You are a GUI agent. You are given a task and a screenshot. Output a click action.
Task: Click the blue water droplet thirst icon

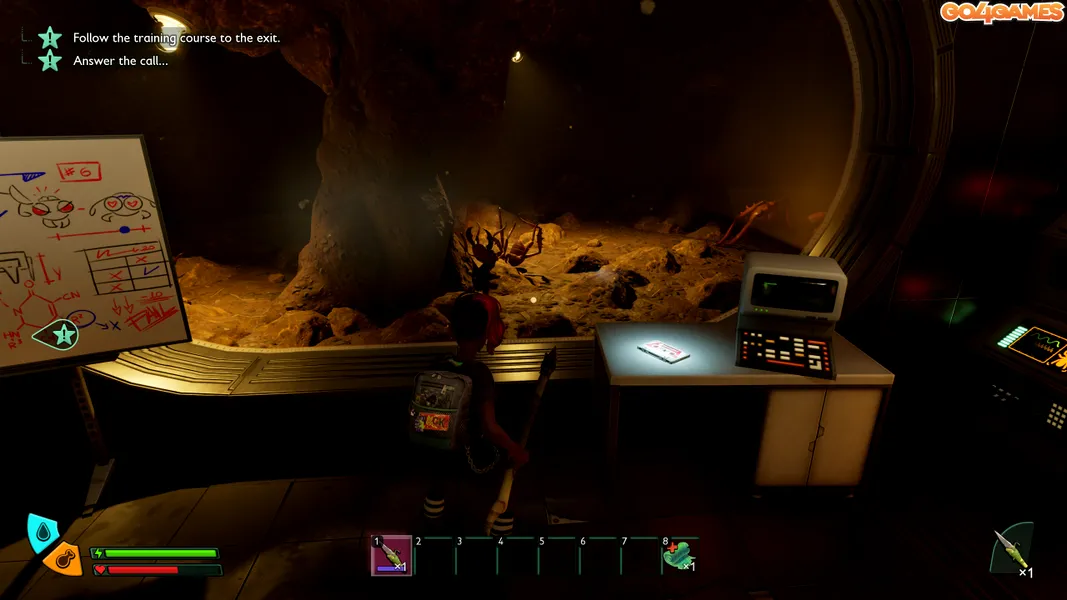pos(42,532)
